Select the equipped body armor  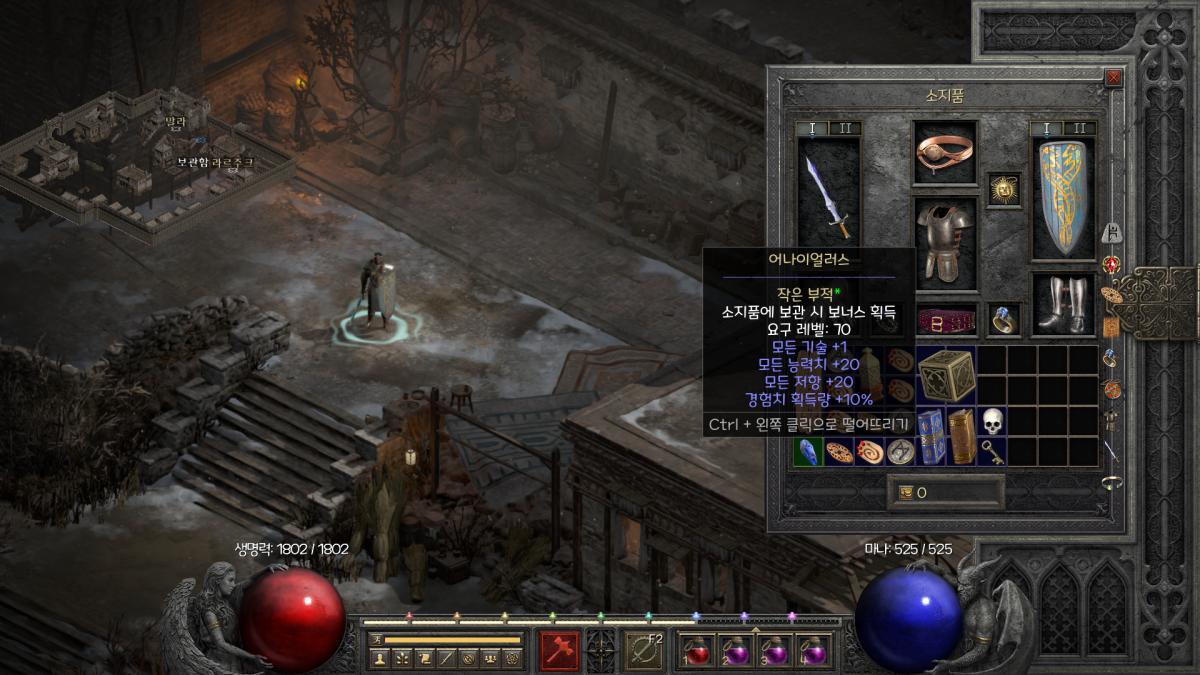[944, 240]
